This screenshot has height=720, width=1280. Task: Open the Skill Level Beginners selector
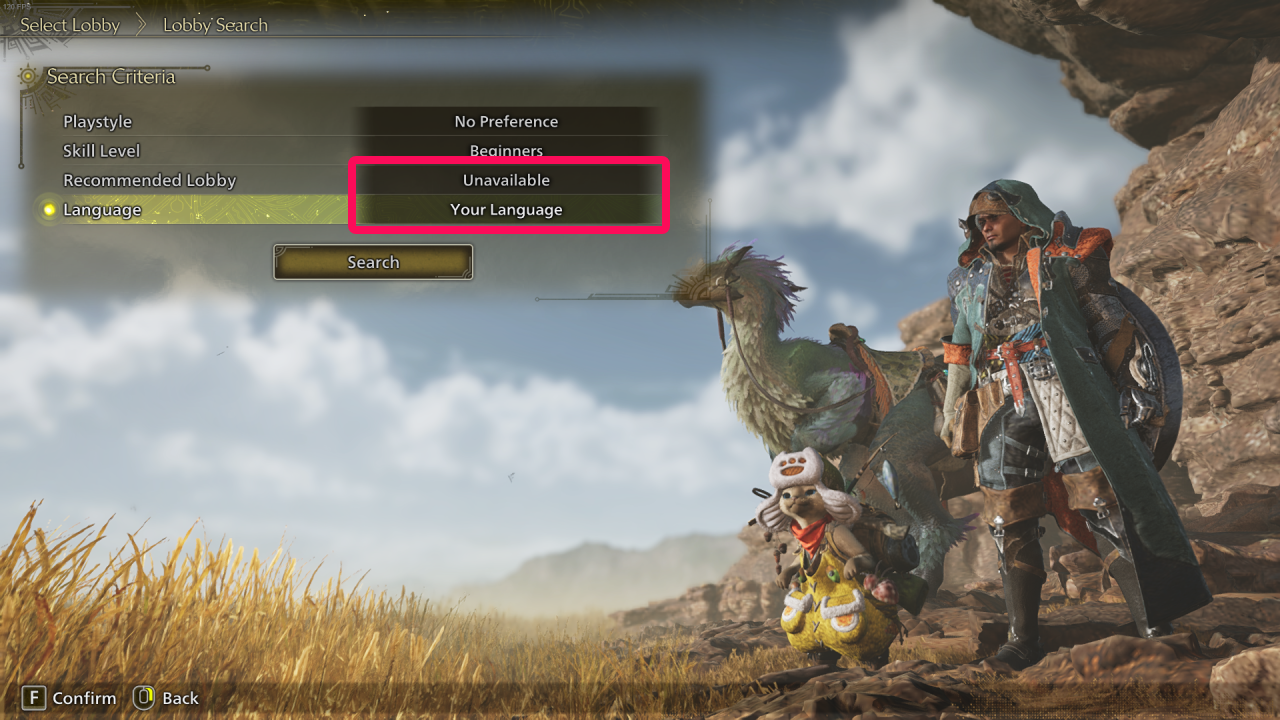click(506, 150)
